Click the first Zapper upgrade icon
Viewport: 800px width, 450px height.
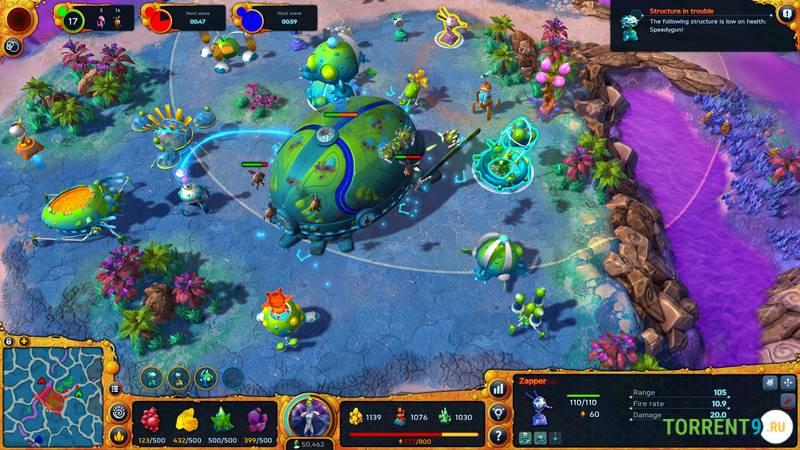(525, 437)
